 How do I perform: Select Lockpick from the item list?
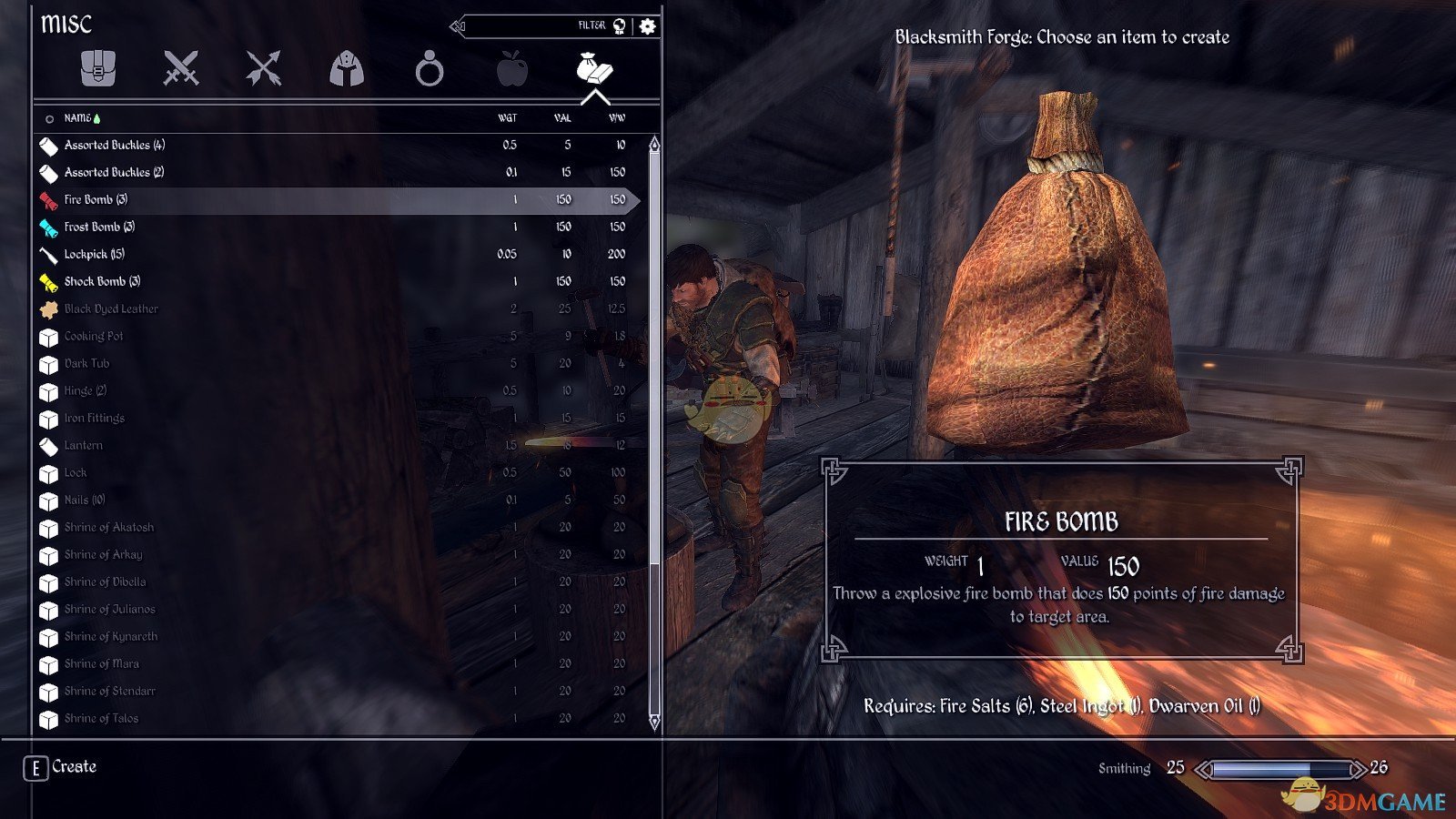click(94, 254)
